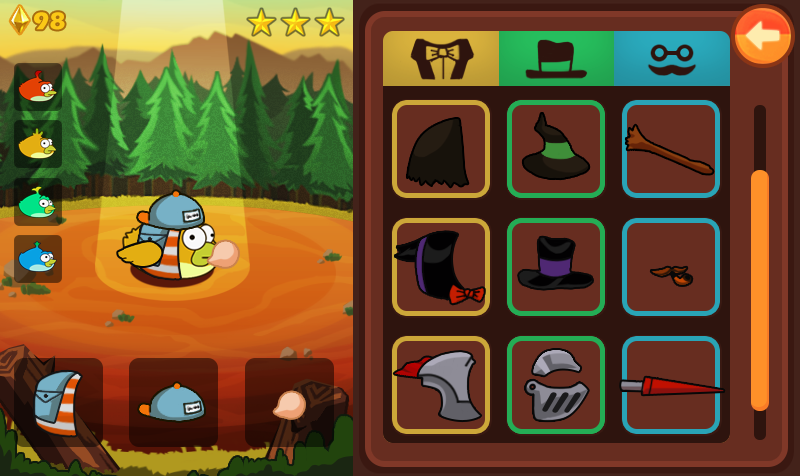The image size is (800, 476).
Task: Equip the silver knight helmet
Action: pyautogui.click(x=556, y=385)
